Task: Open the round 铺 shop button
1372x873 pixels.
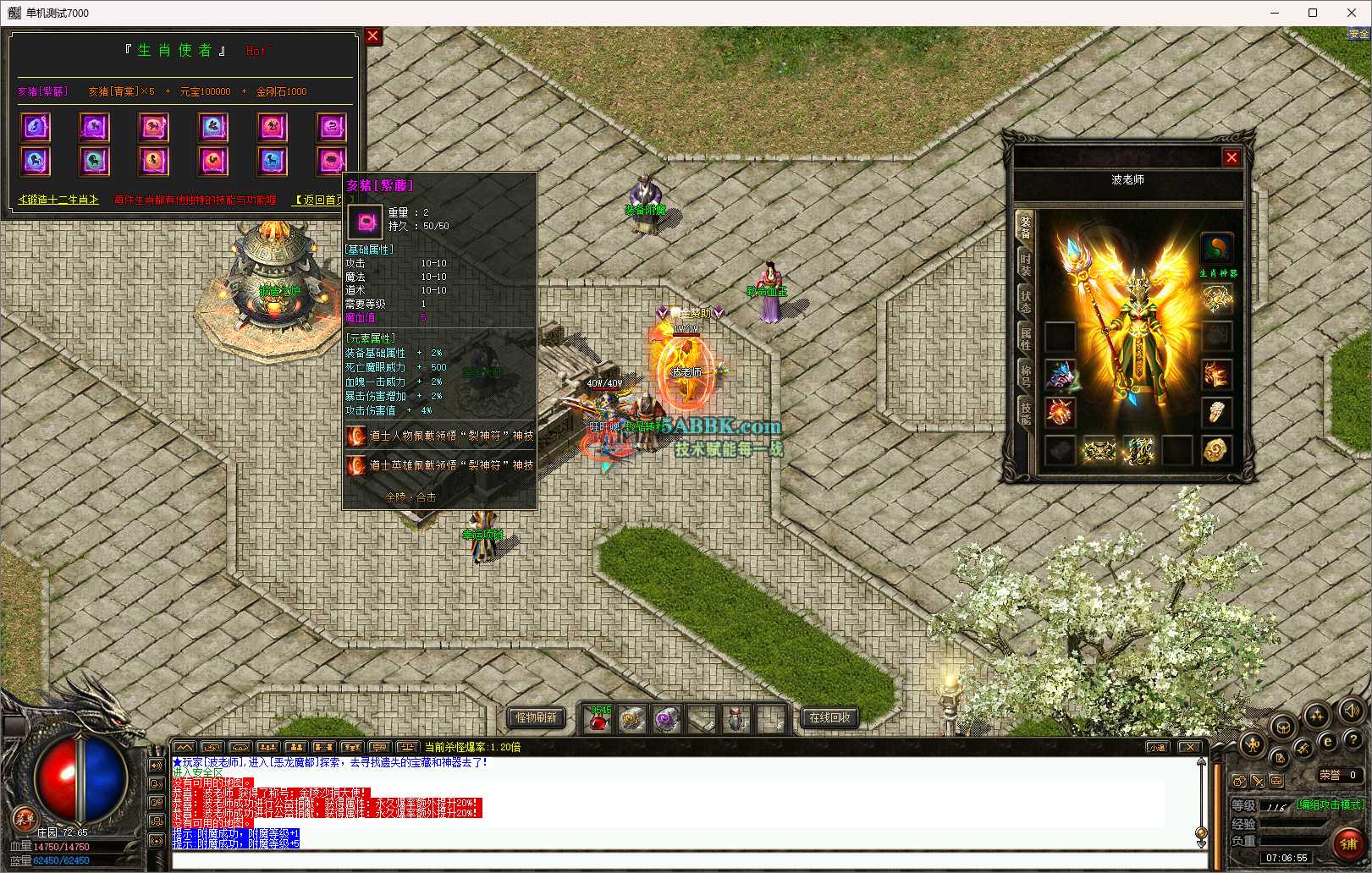Action: click(1347, 843)
